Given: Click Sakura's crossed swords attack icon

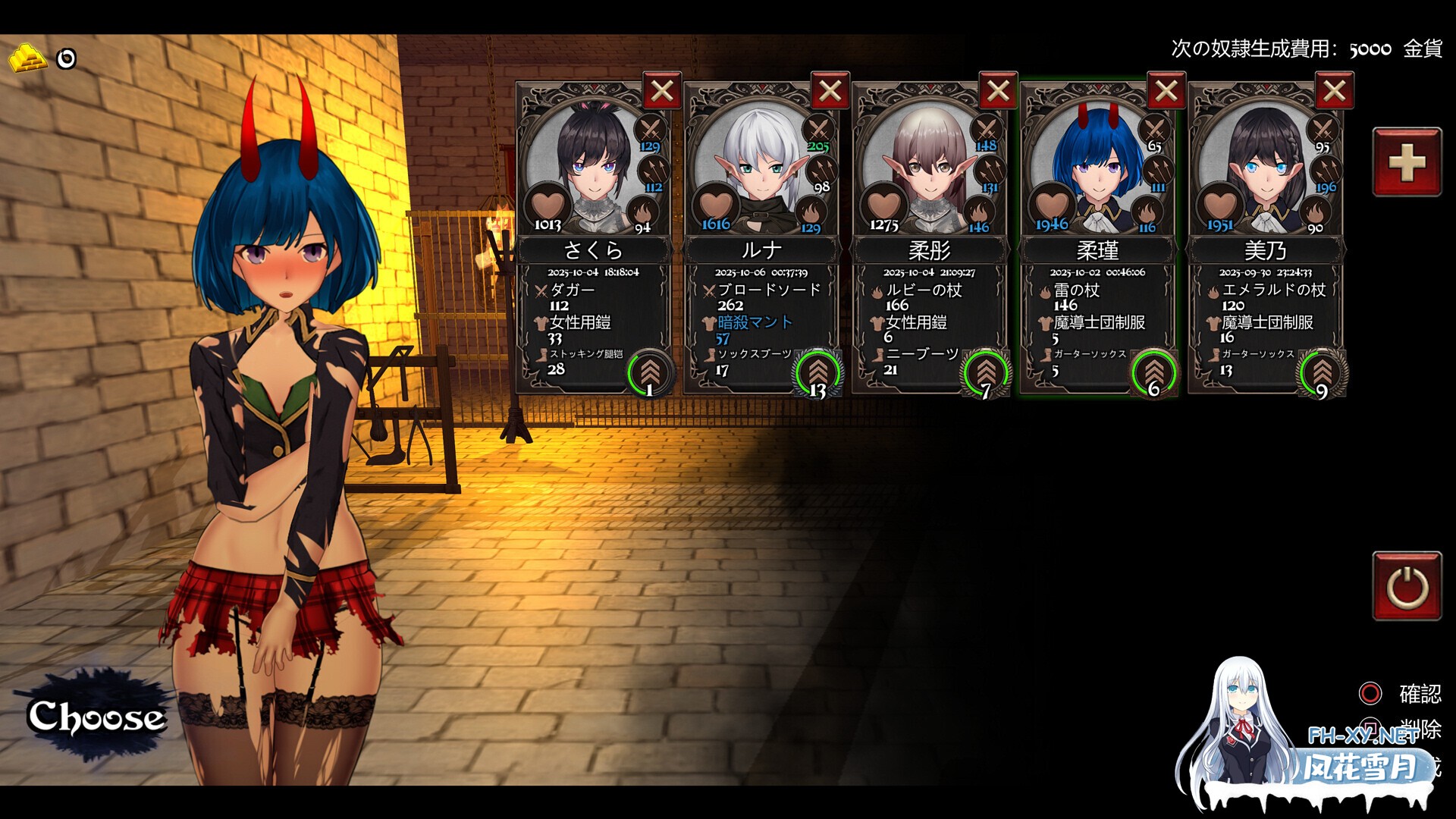Looking at the screenshot, I should click(x=649, y=127).
